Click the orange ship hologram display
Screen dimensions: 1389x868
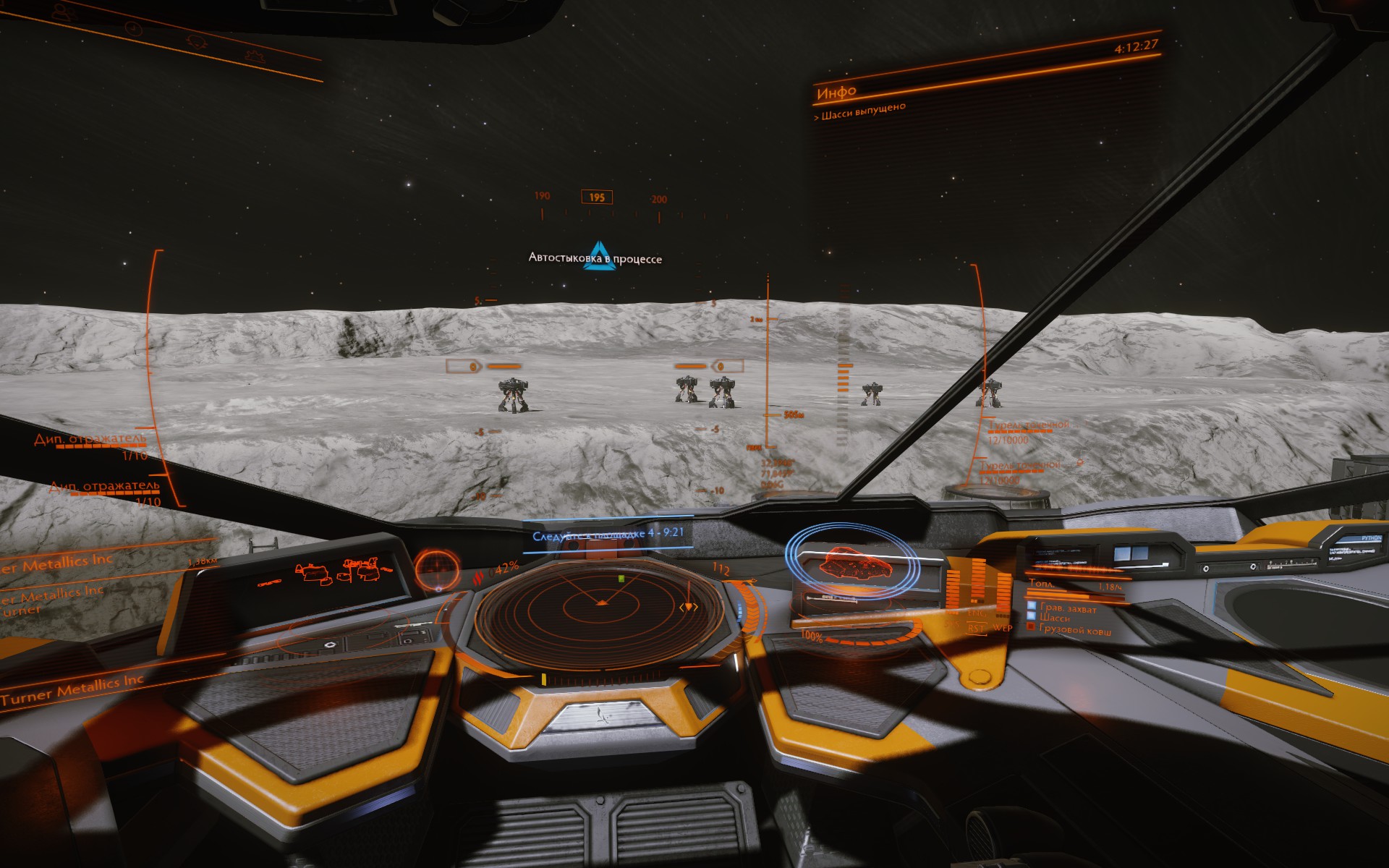(x=852, y=563)
